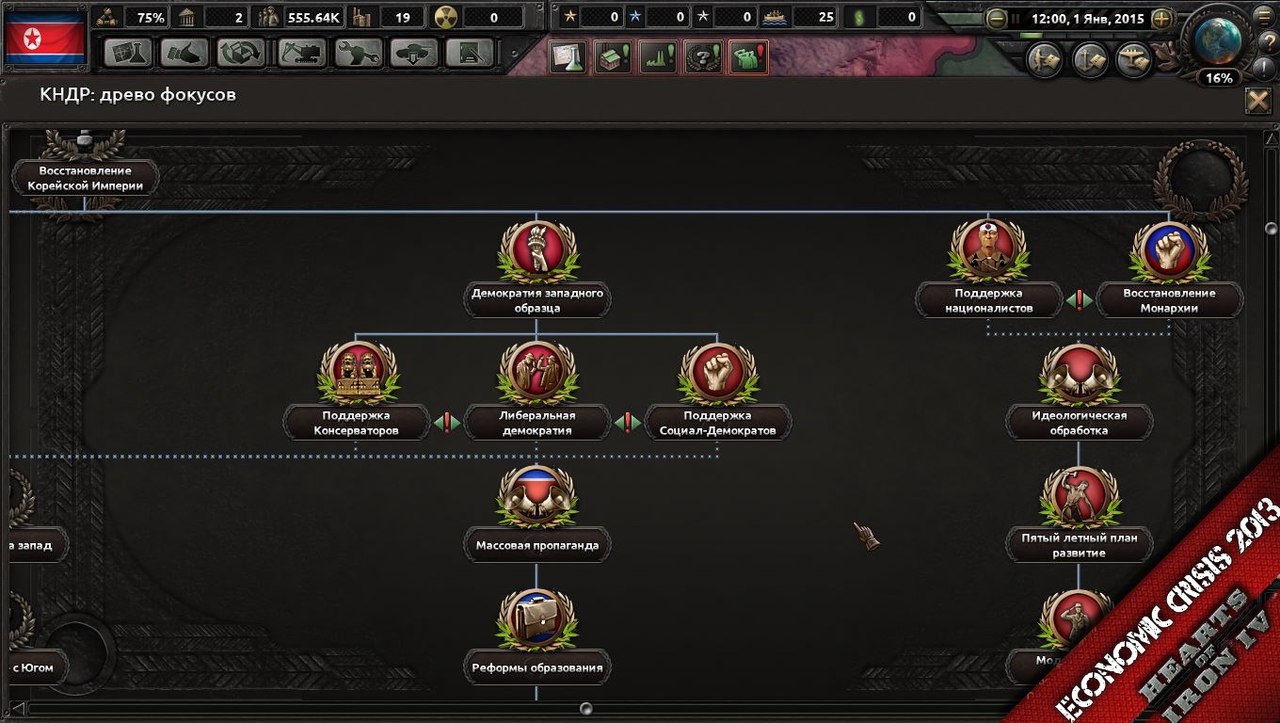Open the production wrench menu
The height and width of the screenshot is (723, 1280).
[x=358, y=53]
